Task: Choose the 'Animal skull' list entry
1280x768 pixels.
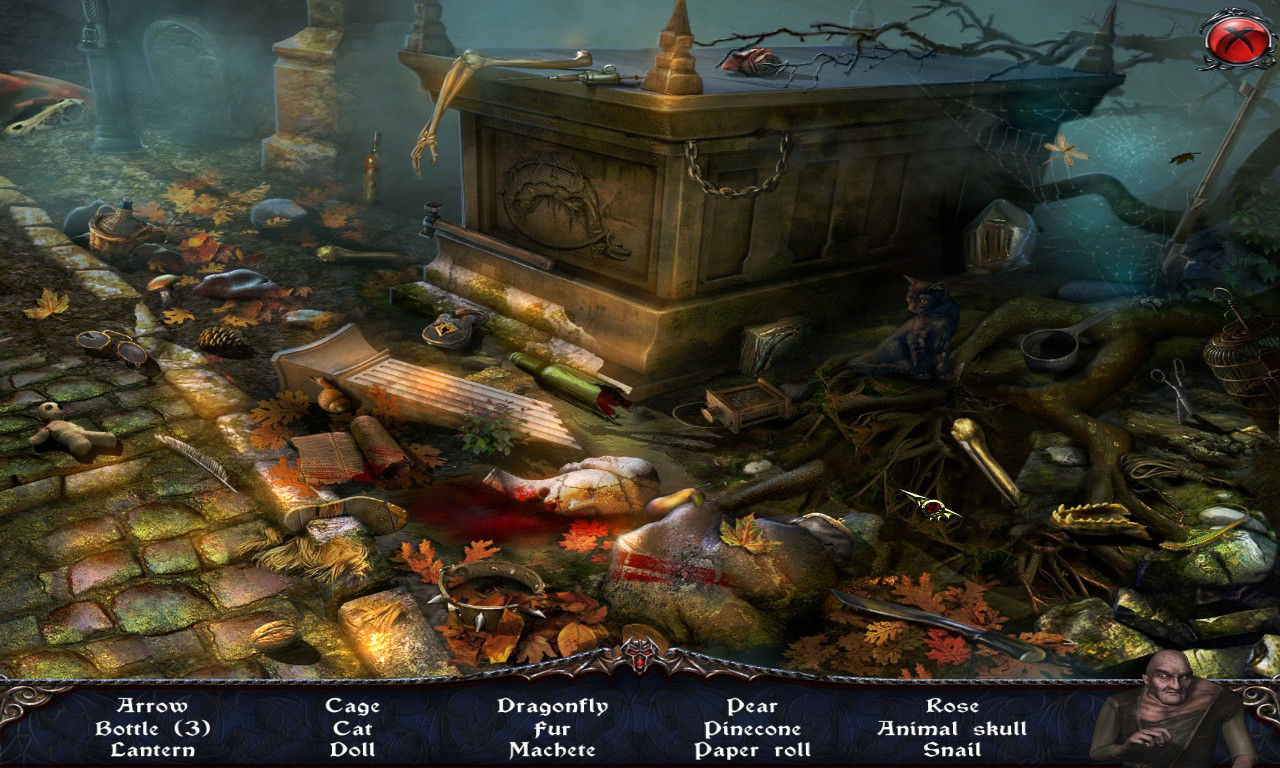Action: pyautogui.click(x=952, y=728)
